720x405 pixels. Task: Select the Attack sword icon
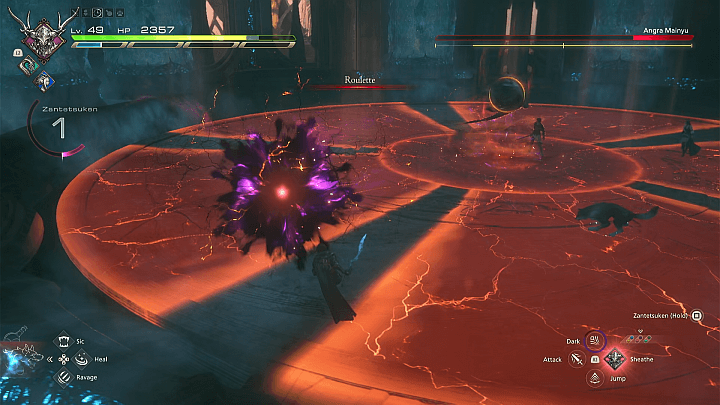click(x=577, y=358)
